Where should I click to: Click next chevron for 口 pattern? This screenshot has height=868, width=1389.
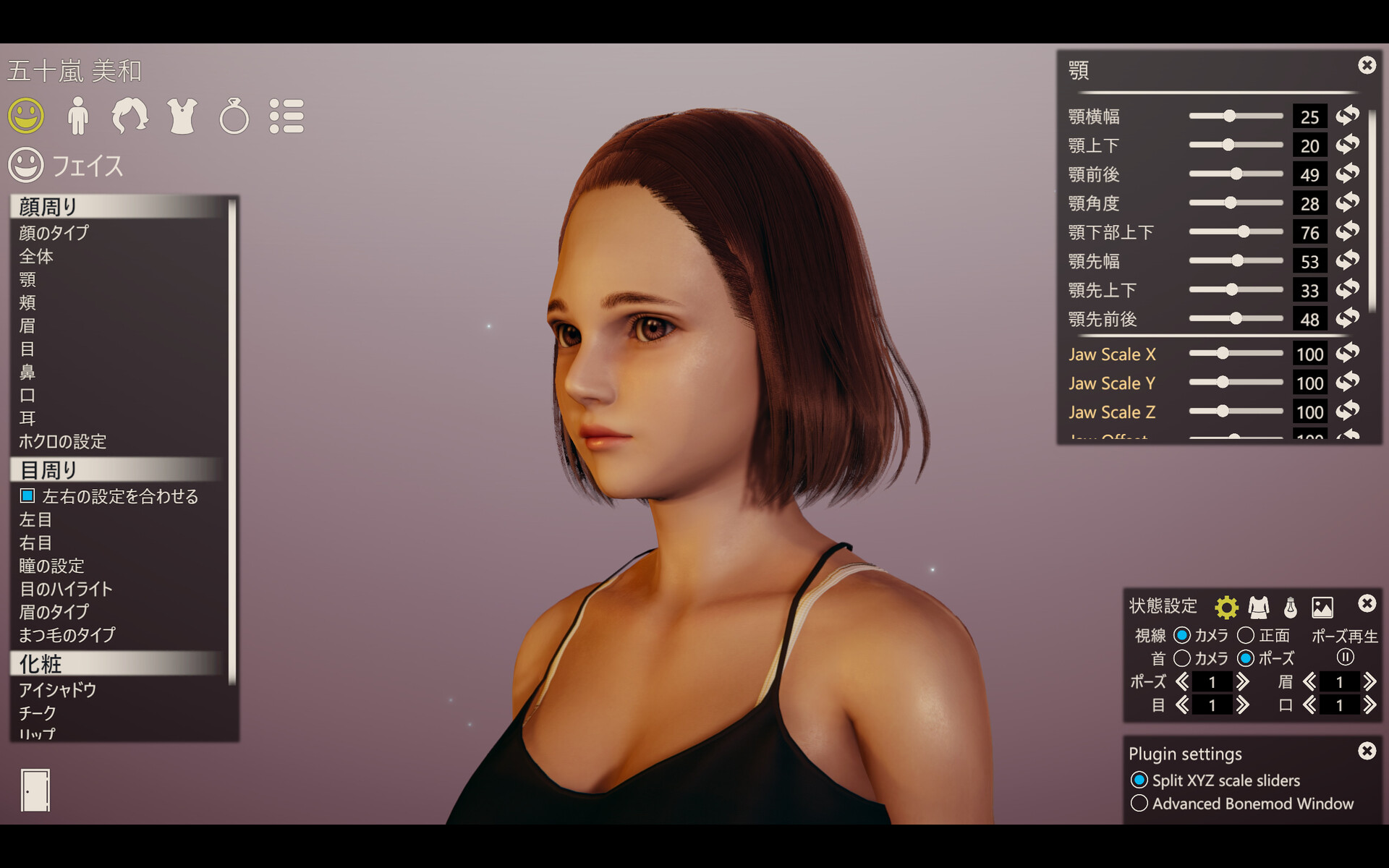pos(1369,705)
